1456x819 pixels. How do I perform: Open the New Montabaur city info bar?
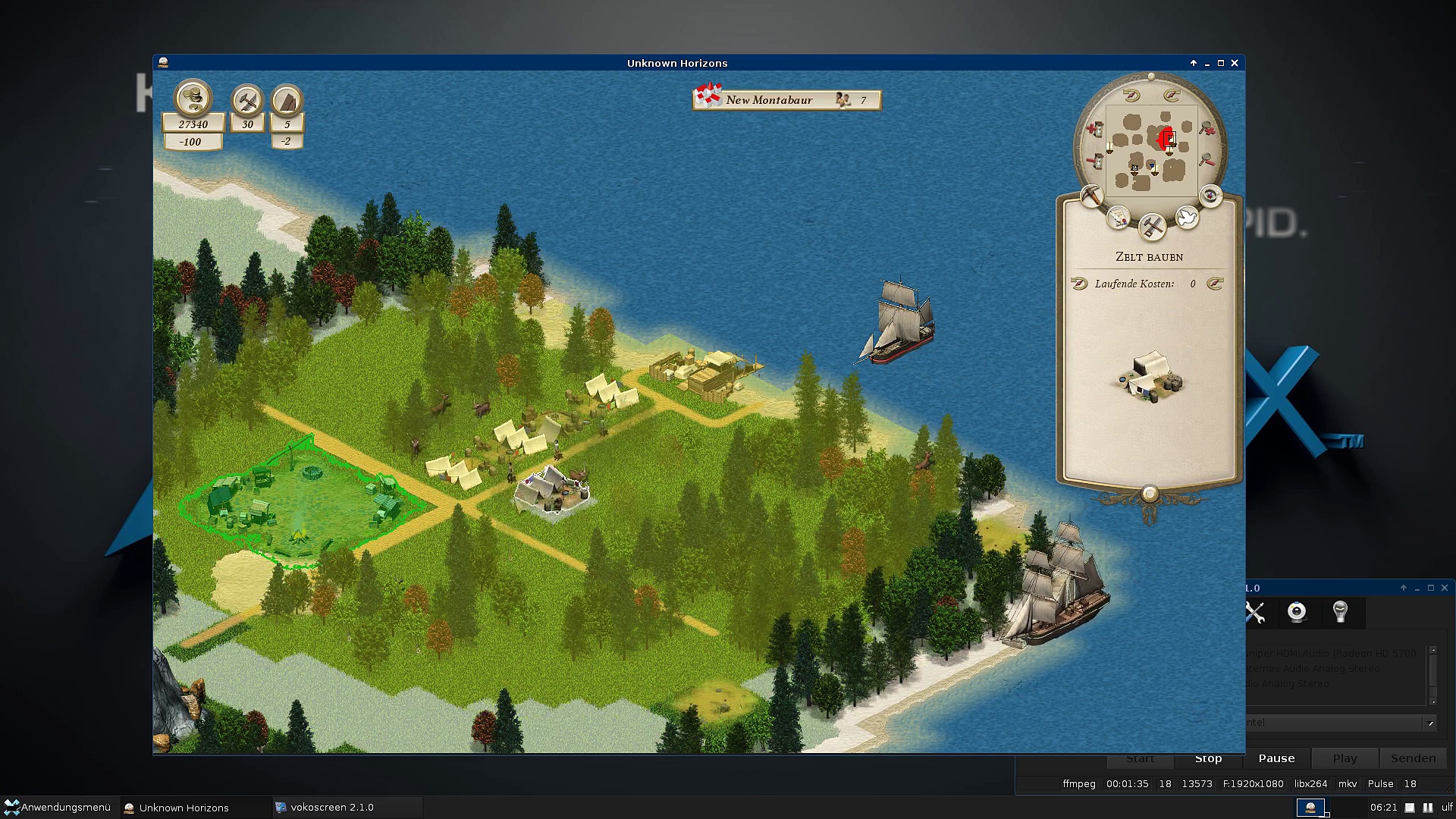pos(786,100)
